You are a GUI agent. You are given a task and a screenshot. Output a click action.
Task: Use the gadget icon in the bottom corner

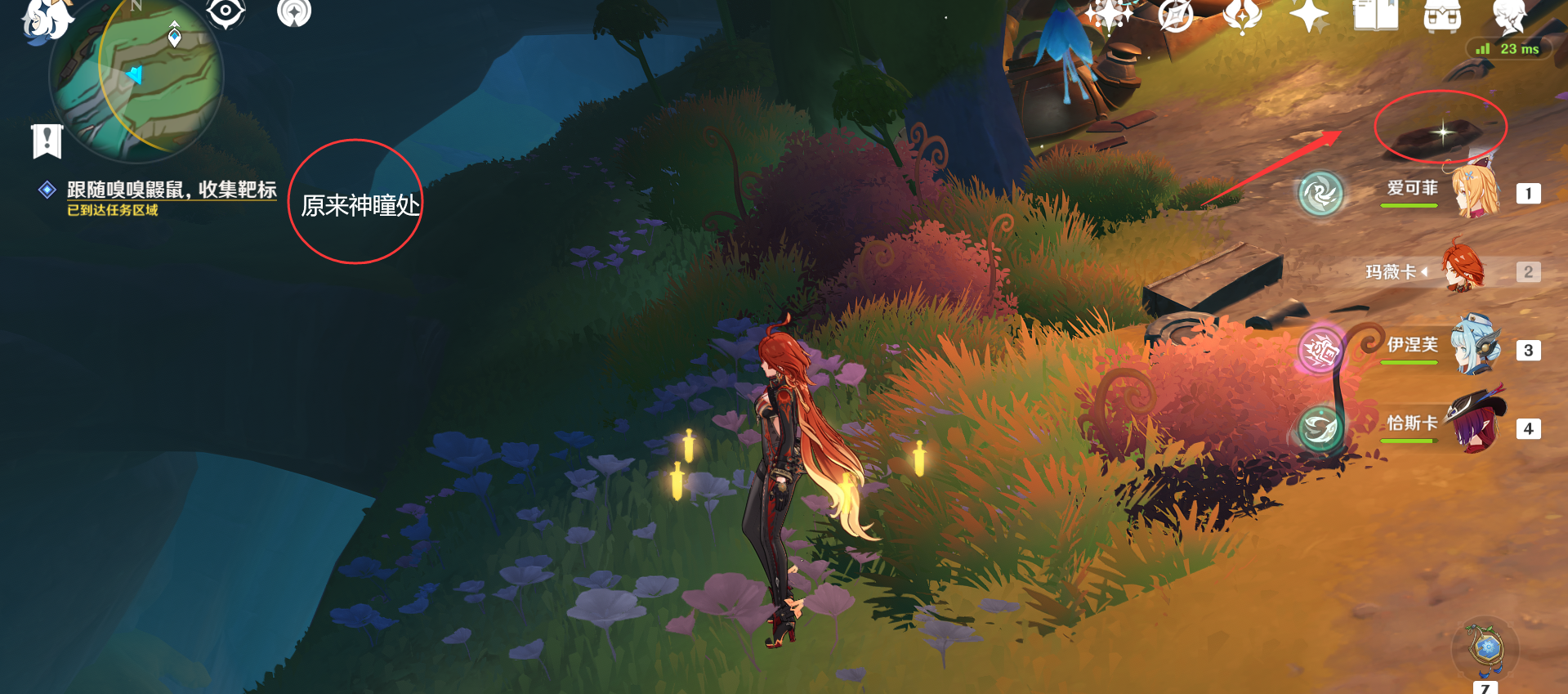pyautogui.click(x=1485, y=649)
